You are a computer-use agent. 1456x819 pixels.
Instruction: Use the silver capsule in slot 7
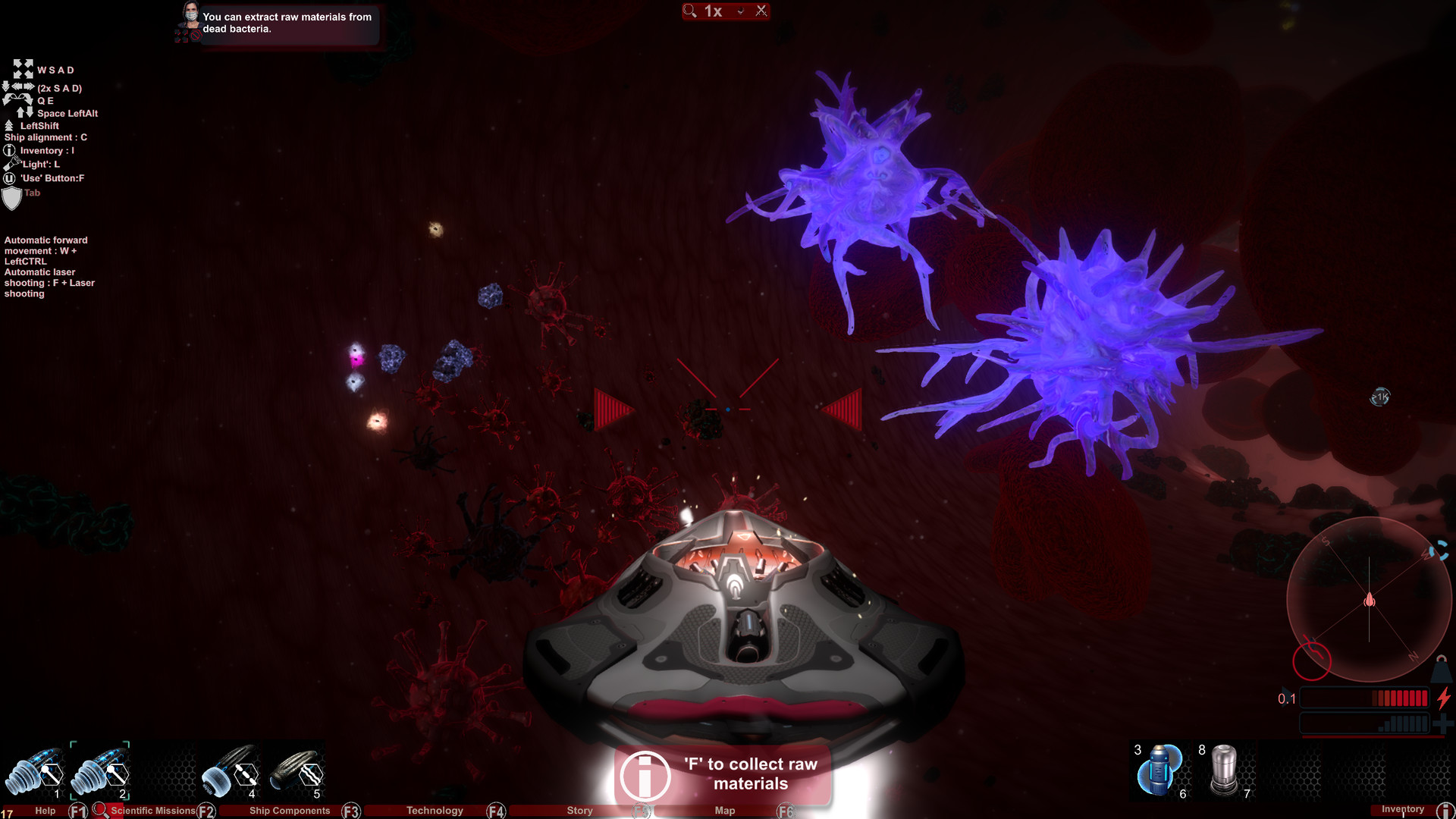[x=1224, y=770]
